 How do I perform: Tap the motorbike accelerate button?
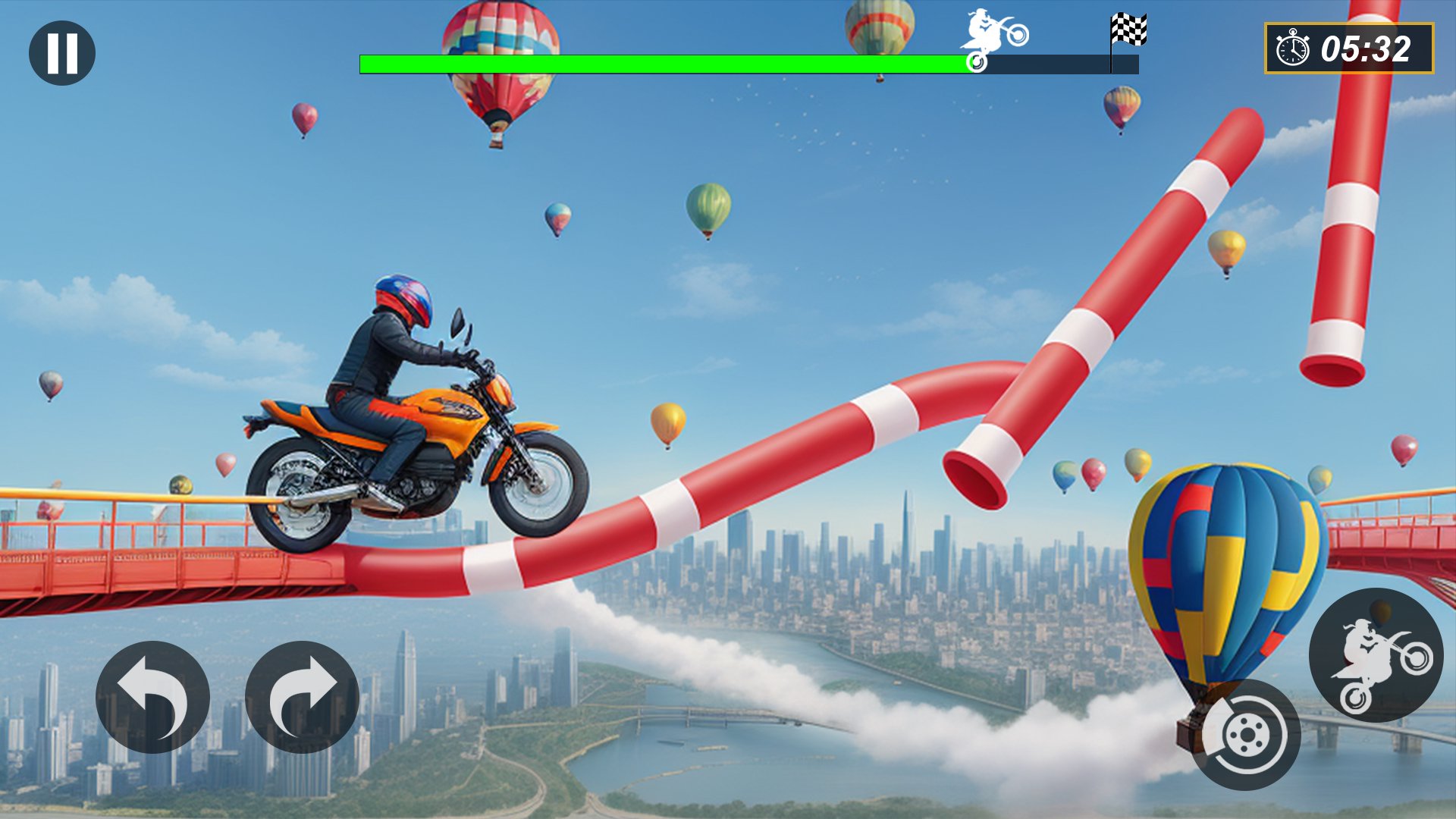point(1376,654)
